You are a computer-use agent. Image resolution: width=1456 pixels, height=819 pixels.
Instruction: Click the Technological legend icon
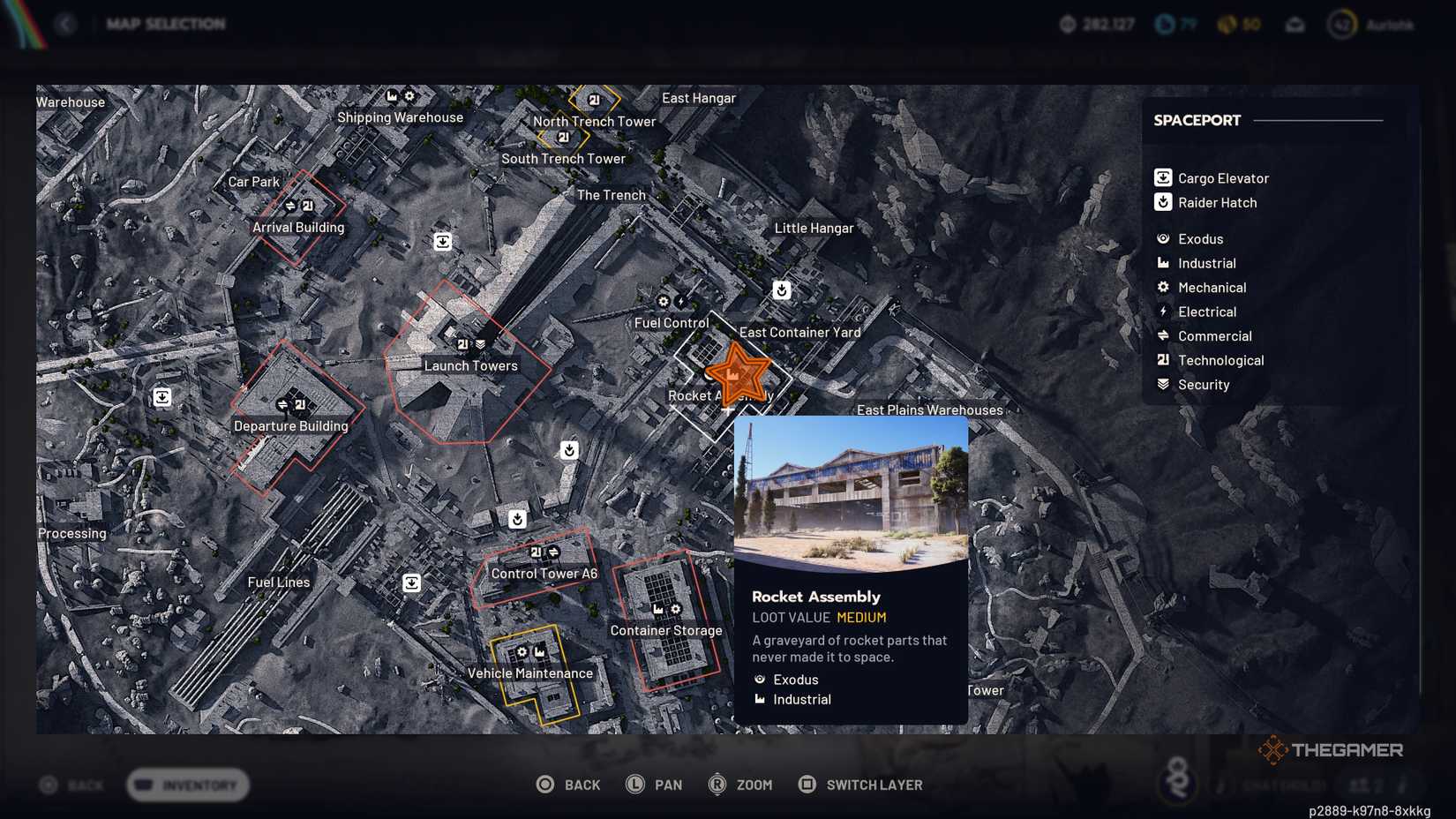pos(1162,360)
